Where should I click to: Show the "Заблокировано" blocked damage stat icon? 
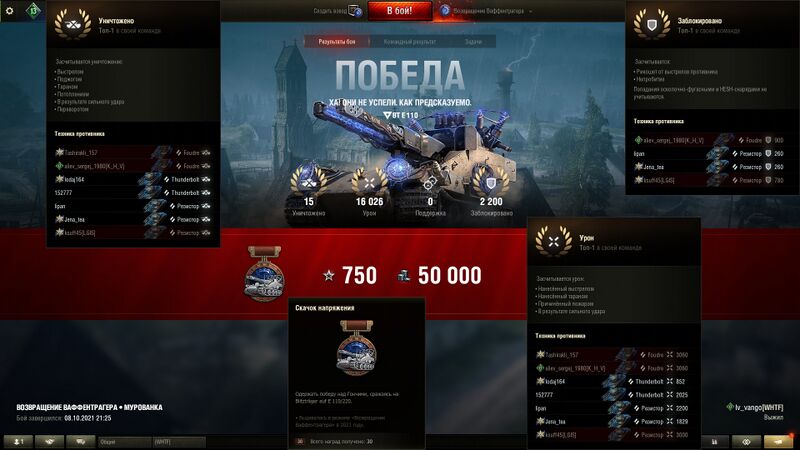click(489, 183)
